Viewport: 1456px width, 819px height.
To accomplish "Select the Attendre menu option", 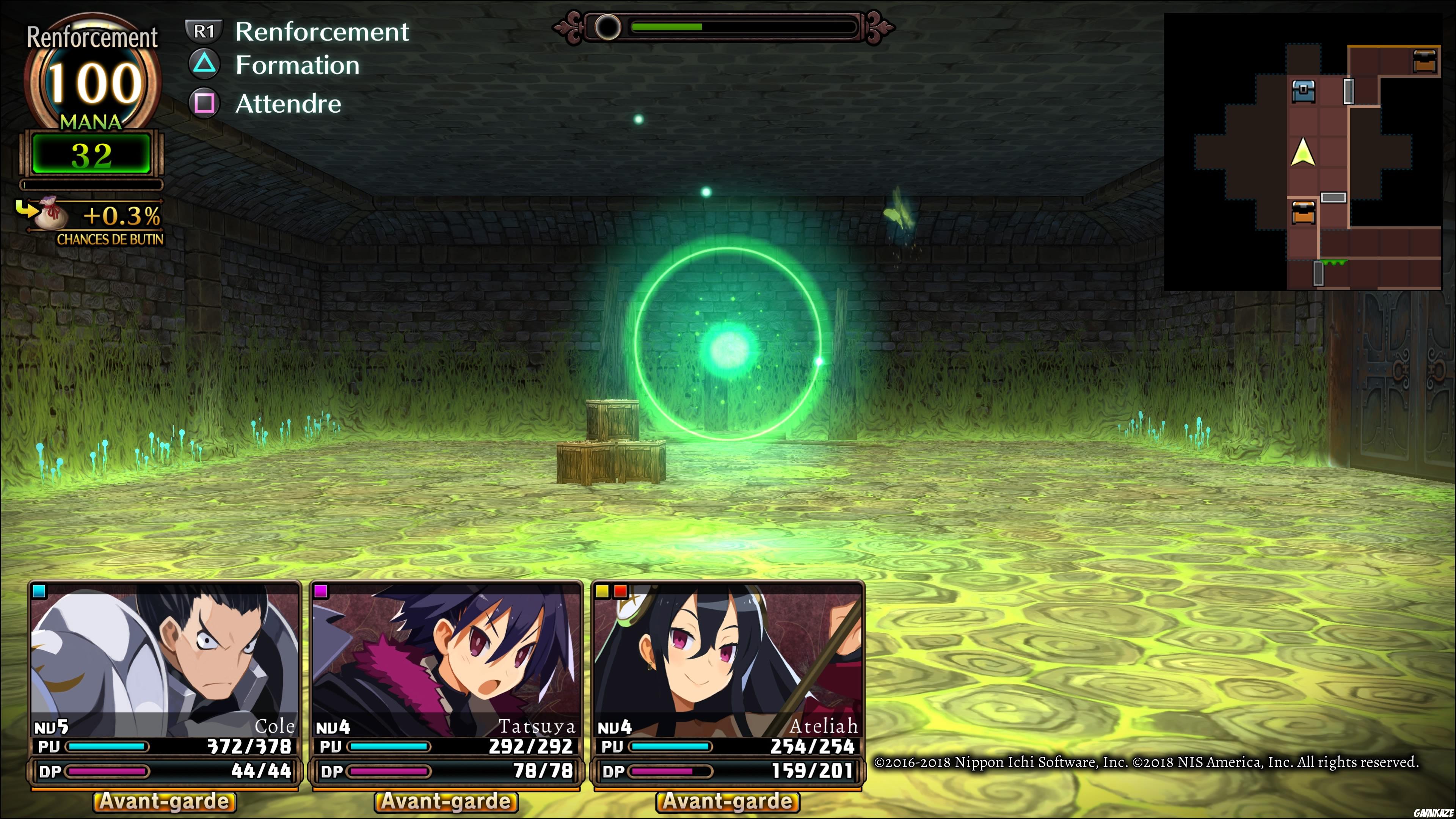I will (289, 104).
